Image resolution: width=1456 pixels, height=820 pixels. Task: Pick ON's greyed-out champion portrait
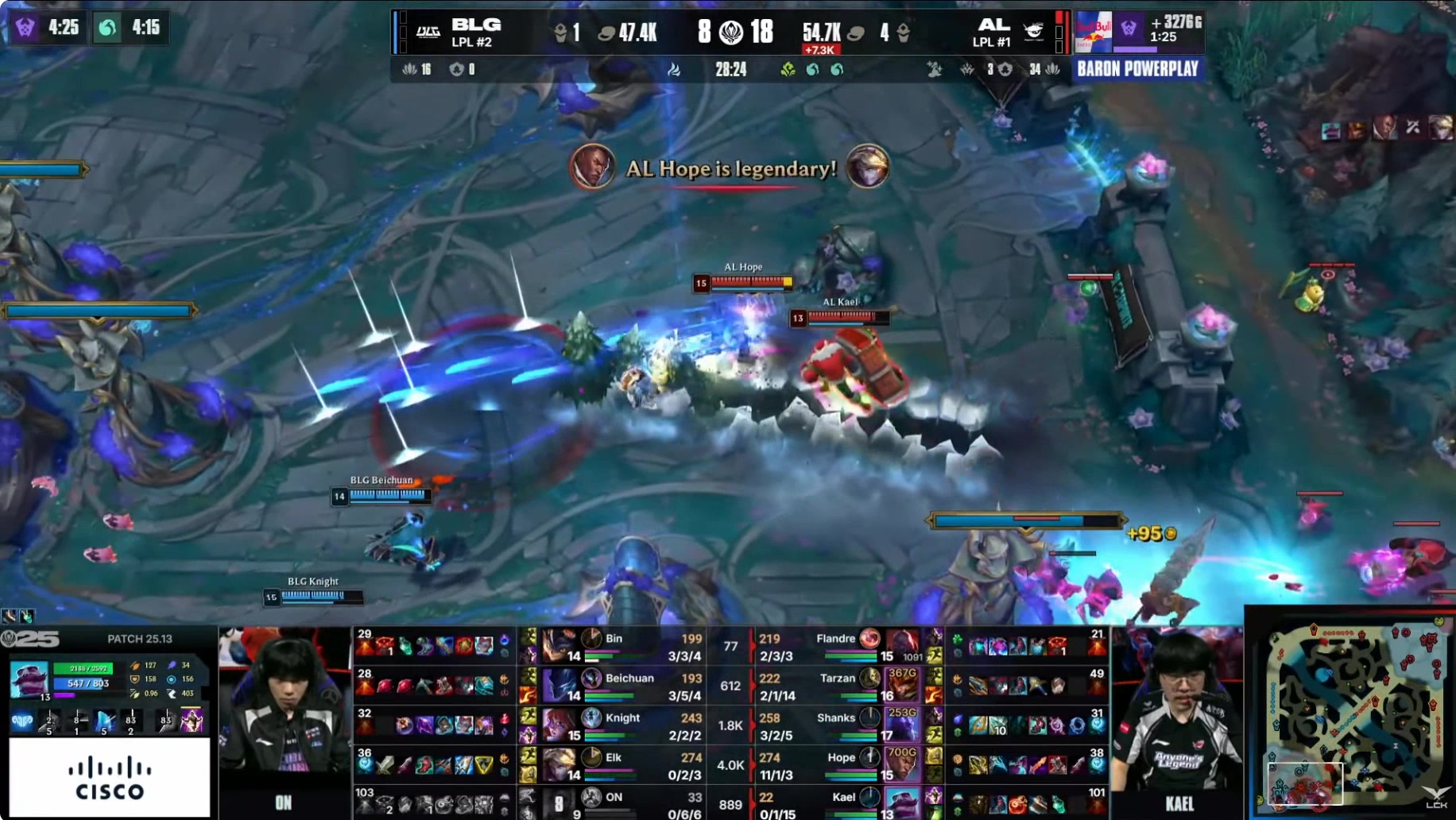560,803
